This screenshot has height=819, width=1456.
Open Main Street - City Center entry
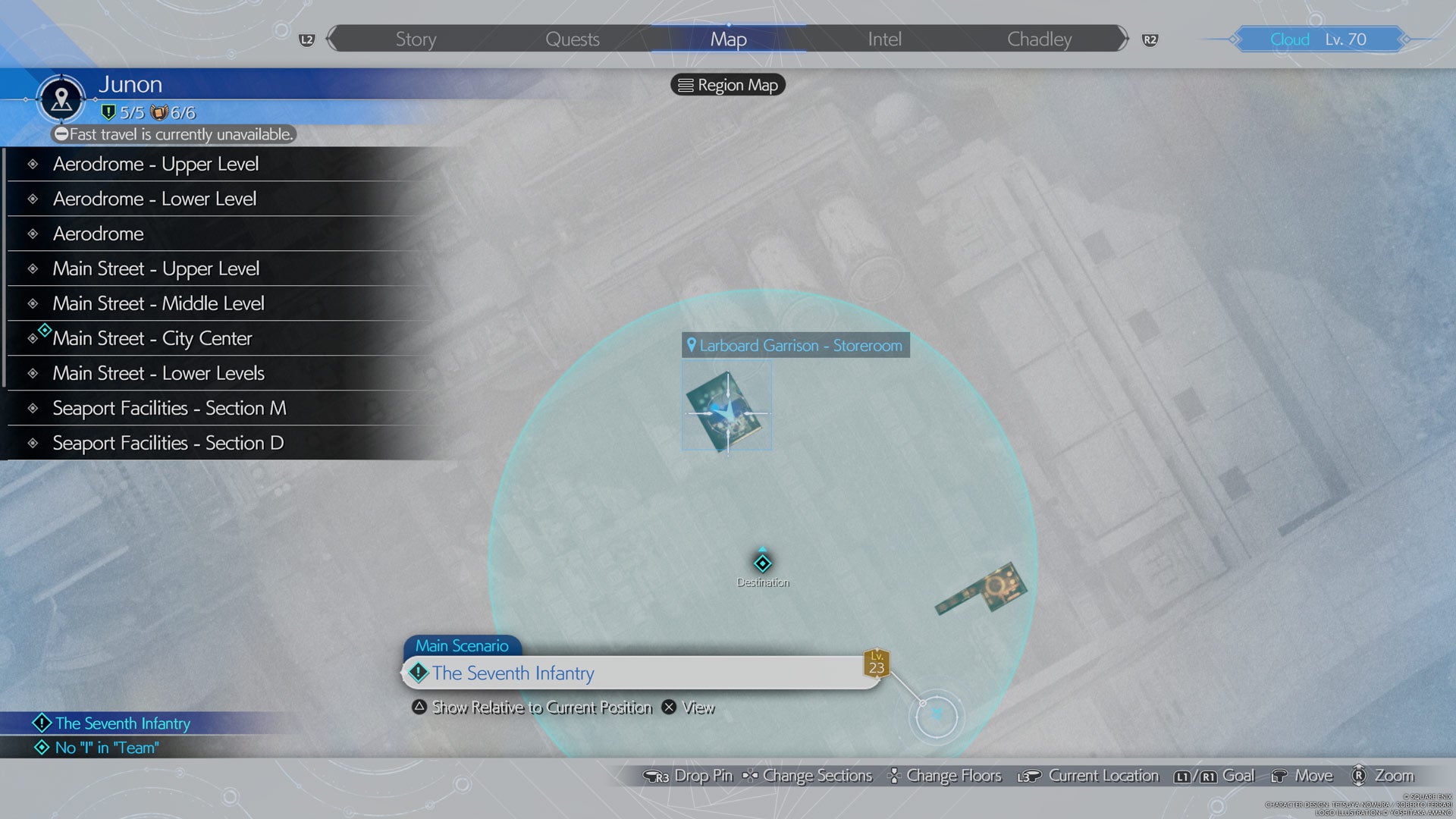(x=152, y=338)
